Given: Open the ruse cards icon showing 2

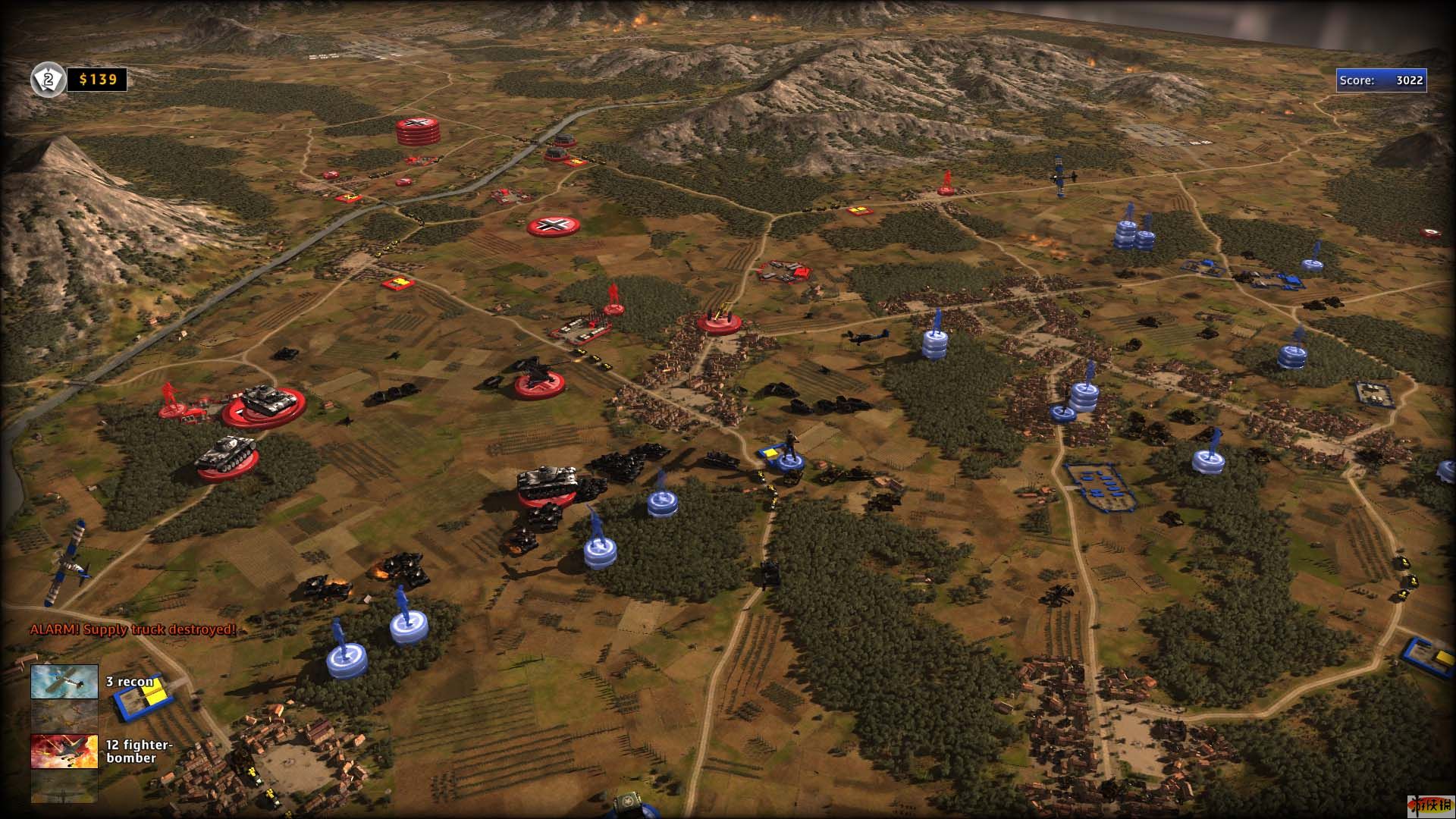Looking at the screenshot, I should pos(48,79).
